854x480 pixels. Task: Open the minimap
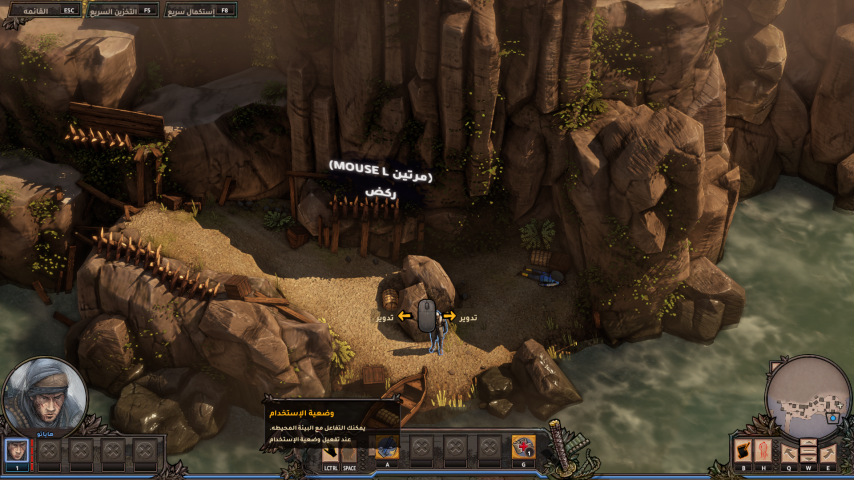point(807,397)
